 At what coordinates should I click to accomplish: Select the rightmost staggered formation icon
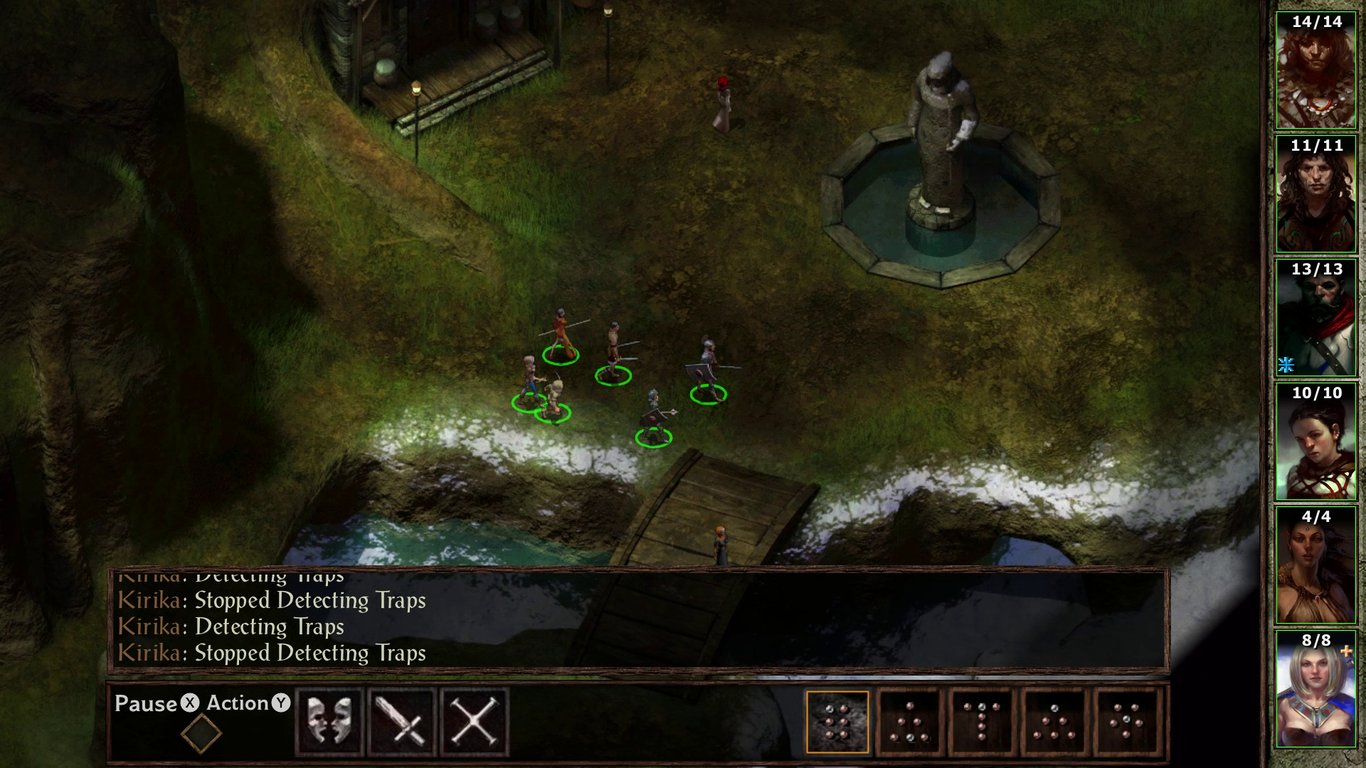[1125, 720]
